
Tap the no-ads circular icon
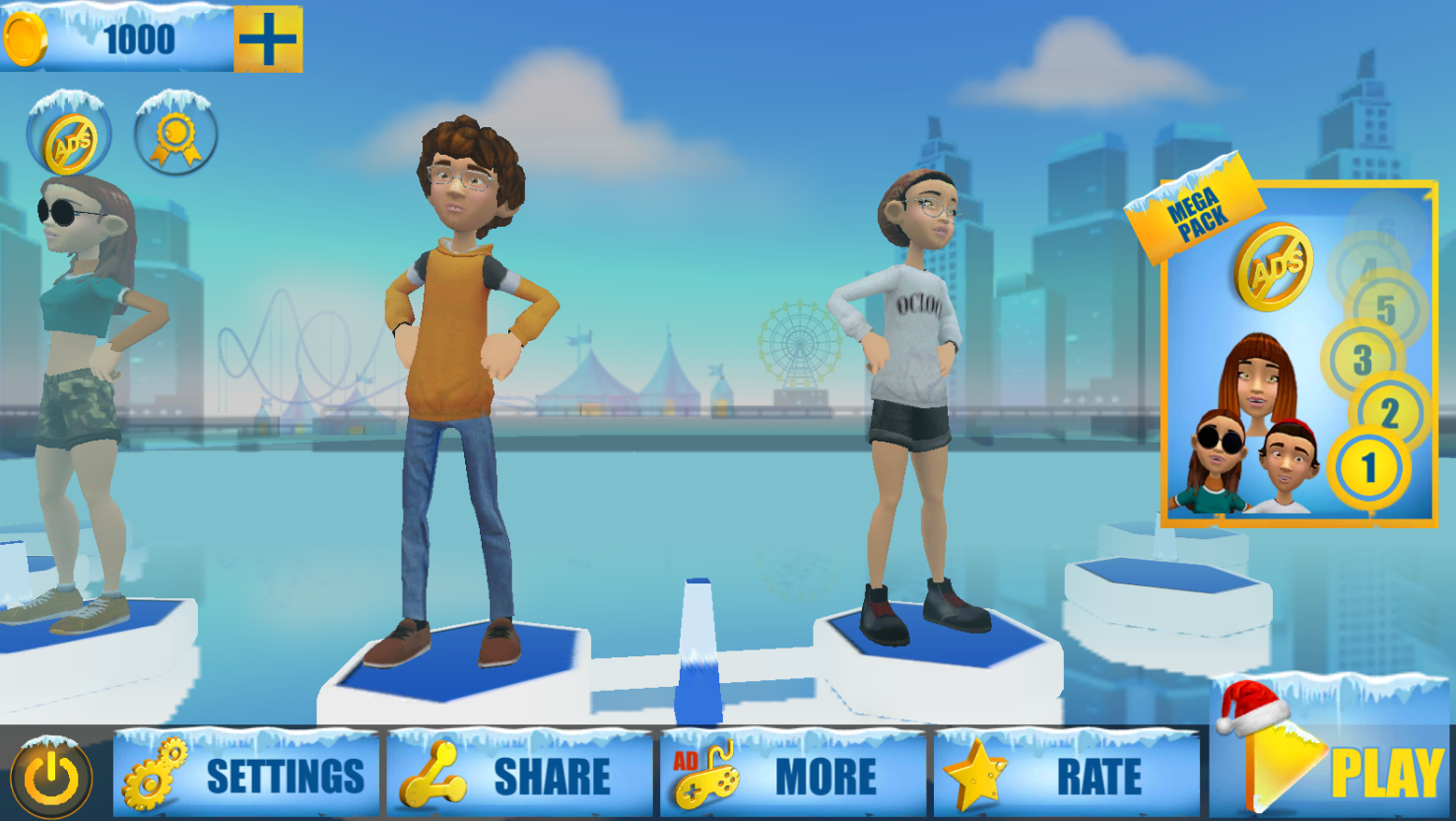(70, 139)
